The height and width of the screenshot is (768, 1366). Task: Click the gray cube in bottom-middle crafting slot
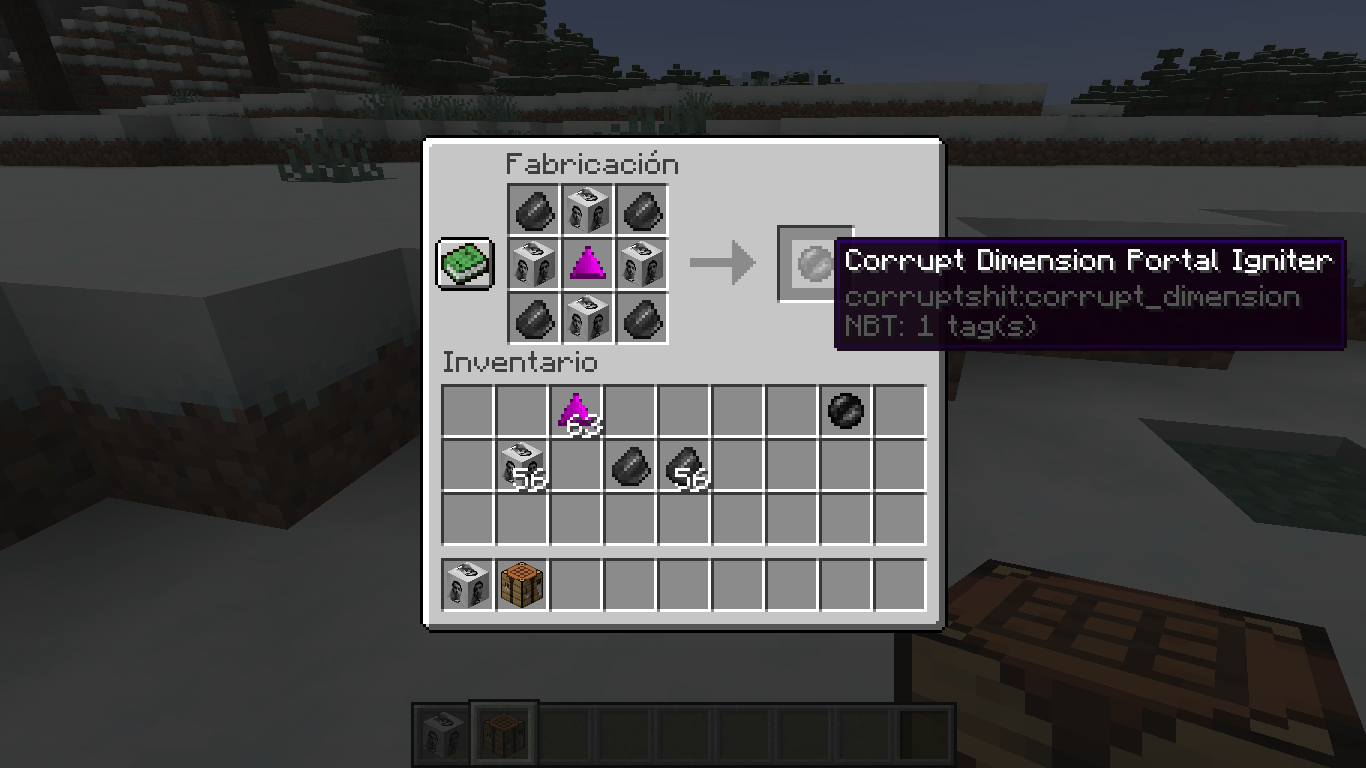588,319
